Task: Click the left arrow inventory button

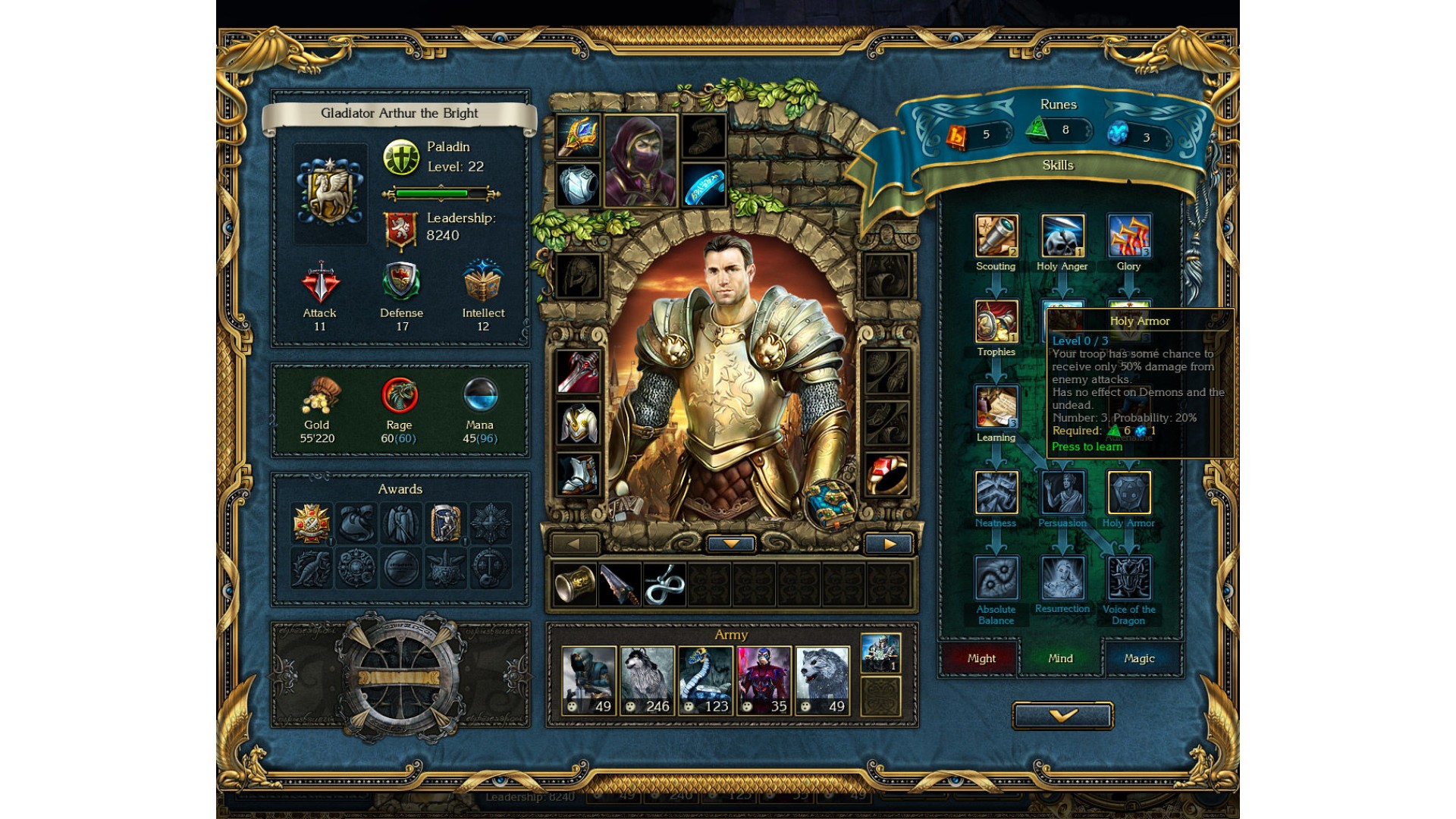Action: (574, 544)
